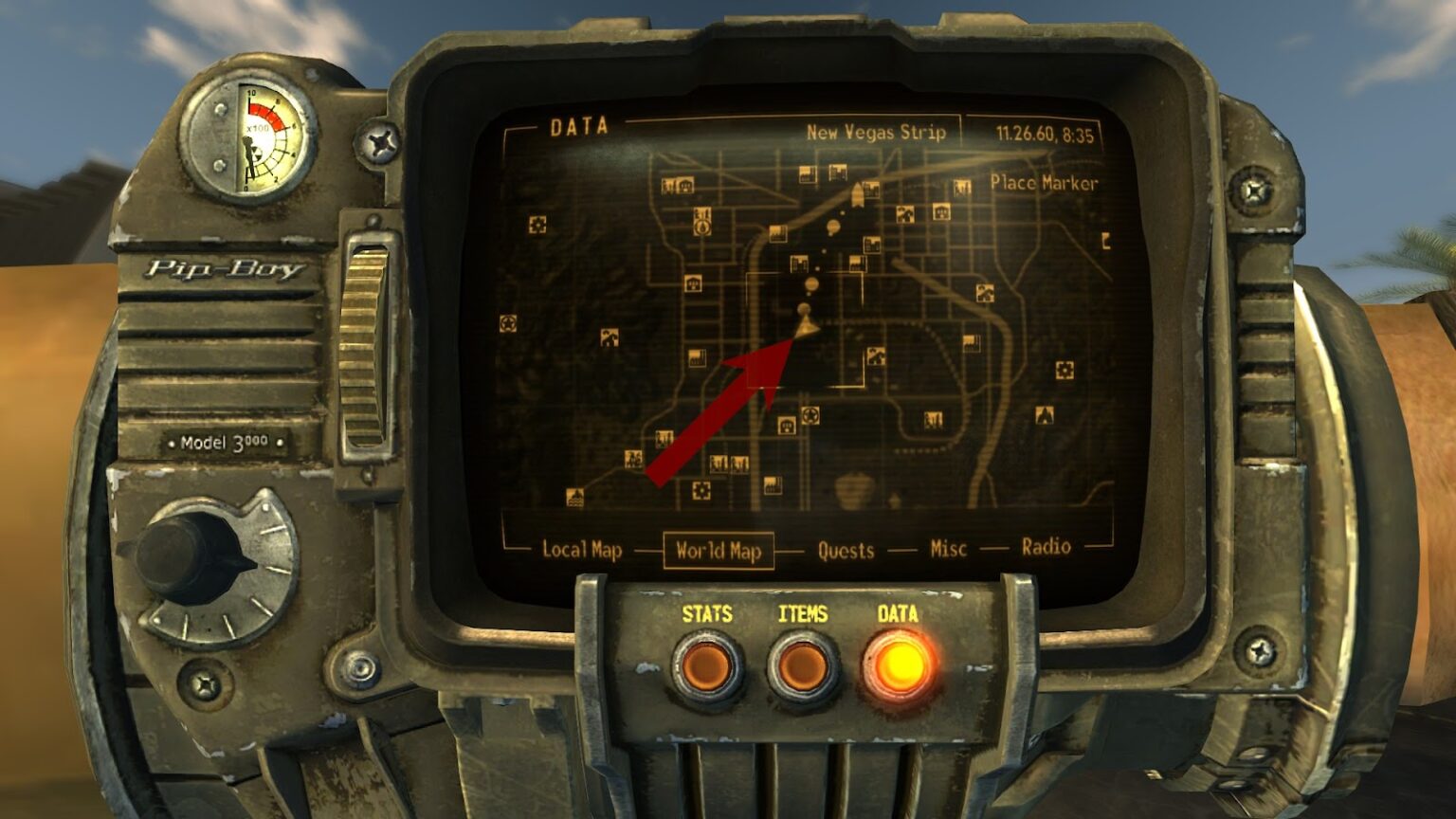Switch to the Local Map tab
Viewport: 1456px width, 819px height.
(582, 547)
